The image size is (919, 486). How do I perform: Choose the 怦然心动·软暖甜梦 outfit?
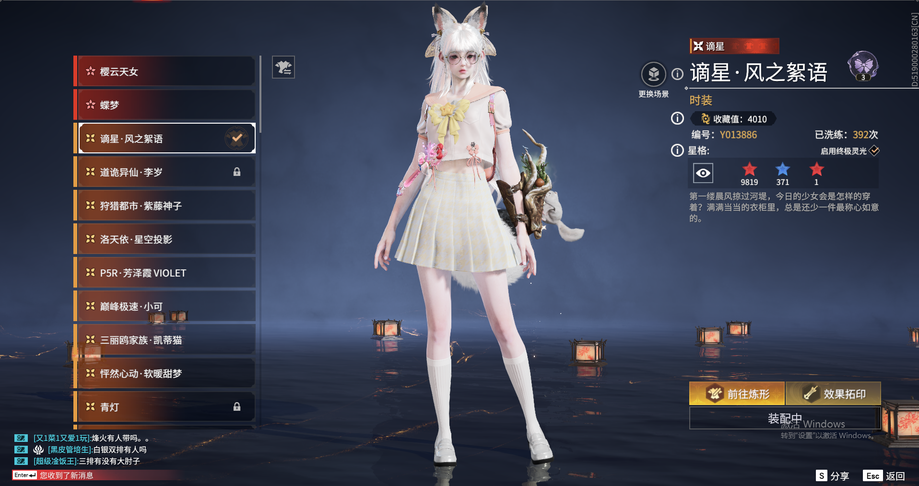coord(165,373)
